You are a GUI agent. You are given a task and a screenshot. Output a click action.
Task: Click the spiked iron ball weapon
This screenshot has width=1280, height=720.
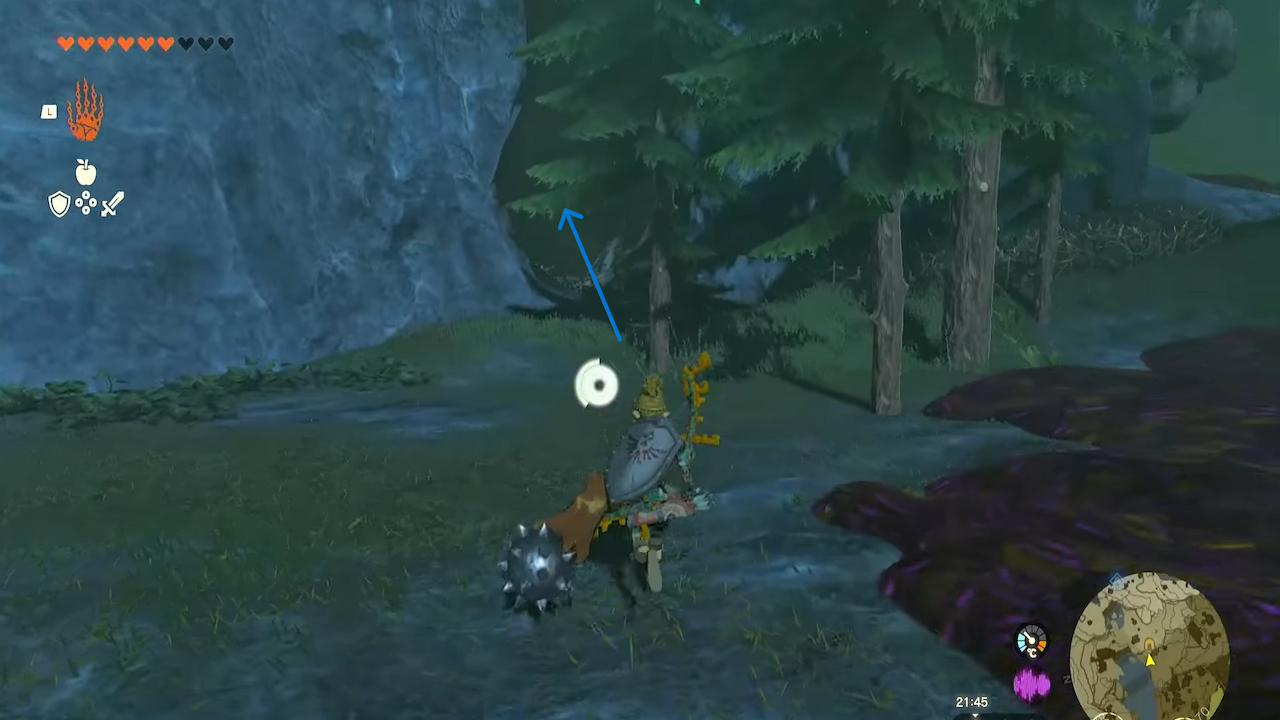(x=537, y=563)
